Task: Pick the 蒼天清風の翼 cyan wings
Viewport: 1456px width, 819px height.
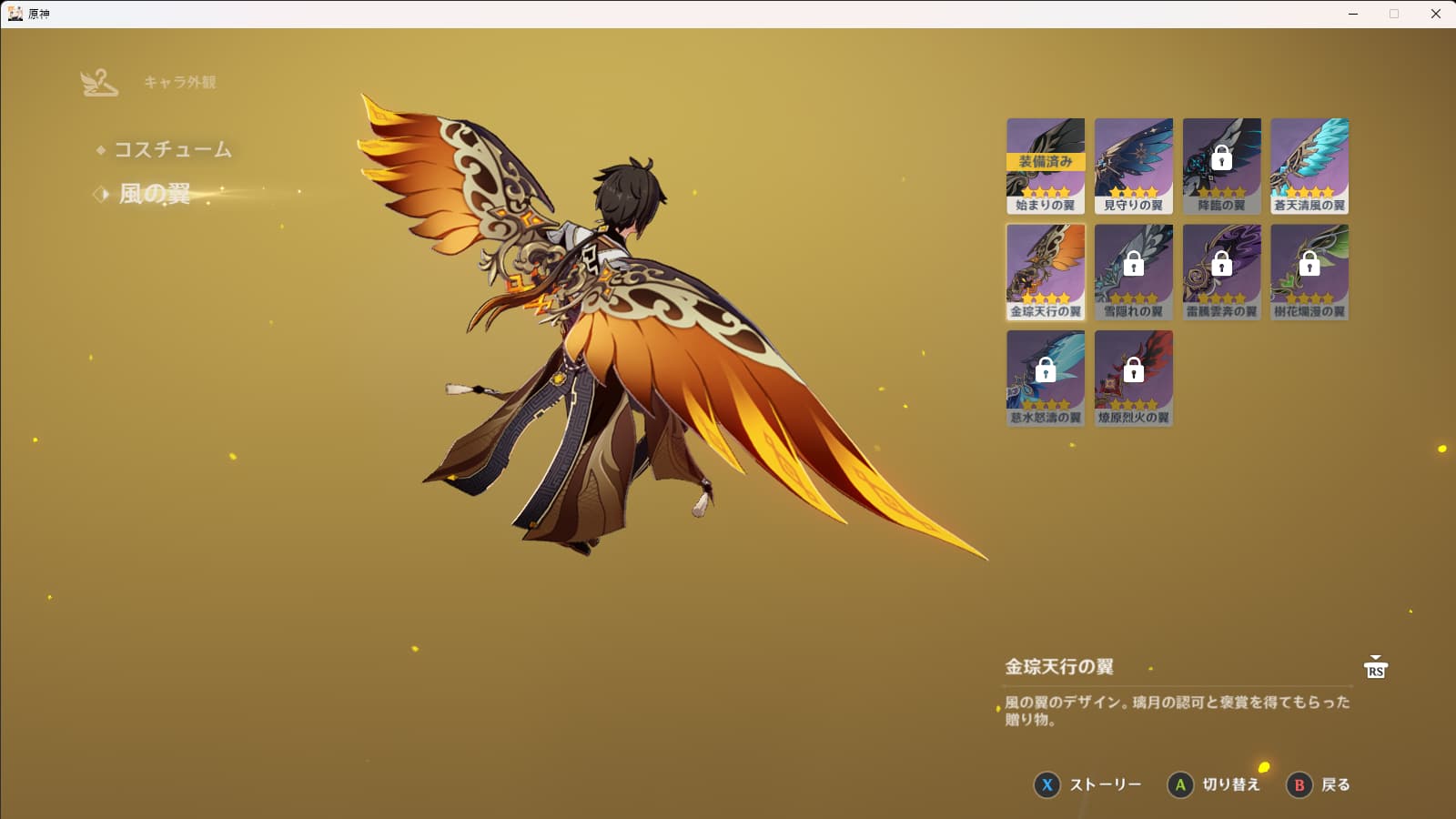Action: point(1309,166)
